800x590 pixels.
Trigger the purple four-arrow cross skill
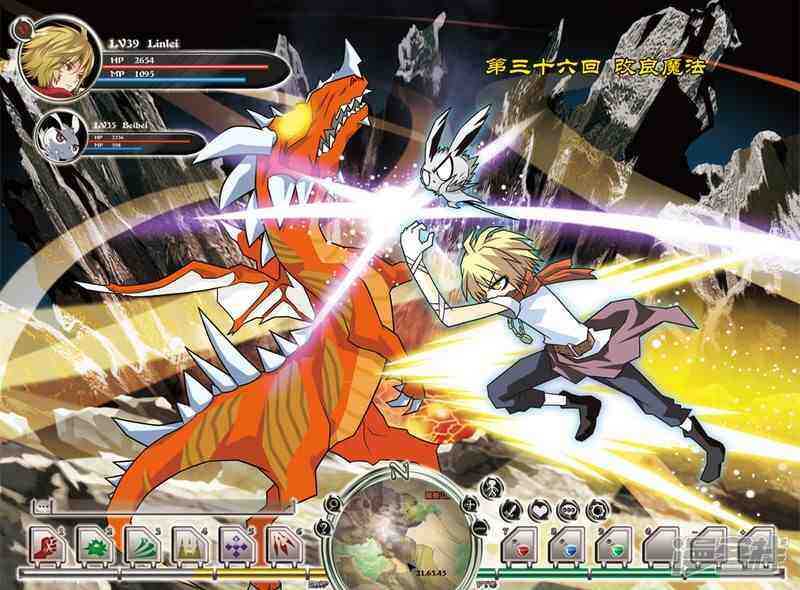pyautogui.click(x=236, y=546)
